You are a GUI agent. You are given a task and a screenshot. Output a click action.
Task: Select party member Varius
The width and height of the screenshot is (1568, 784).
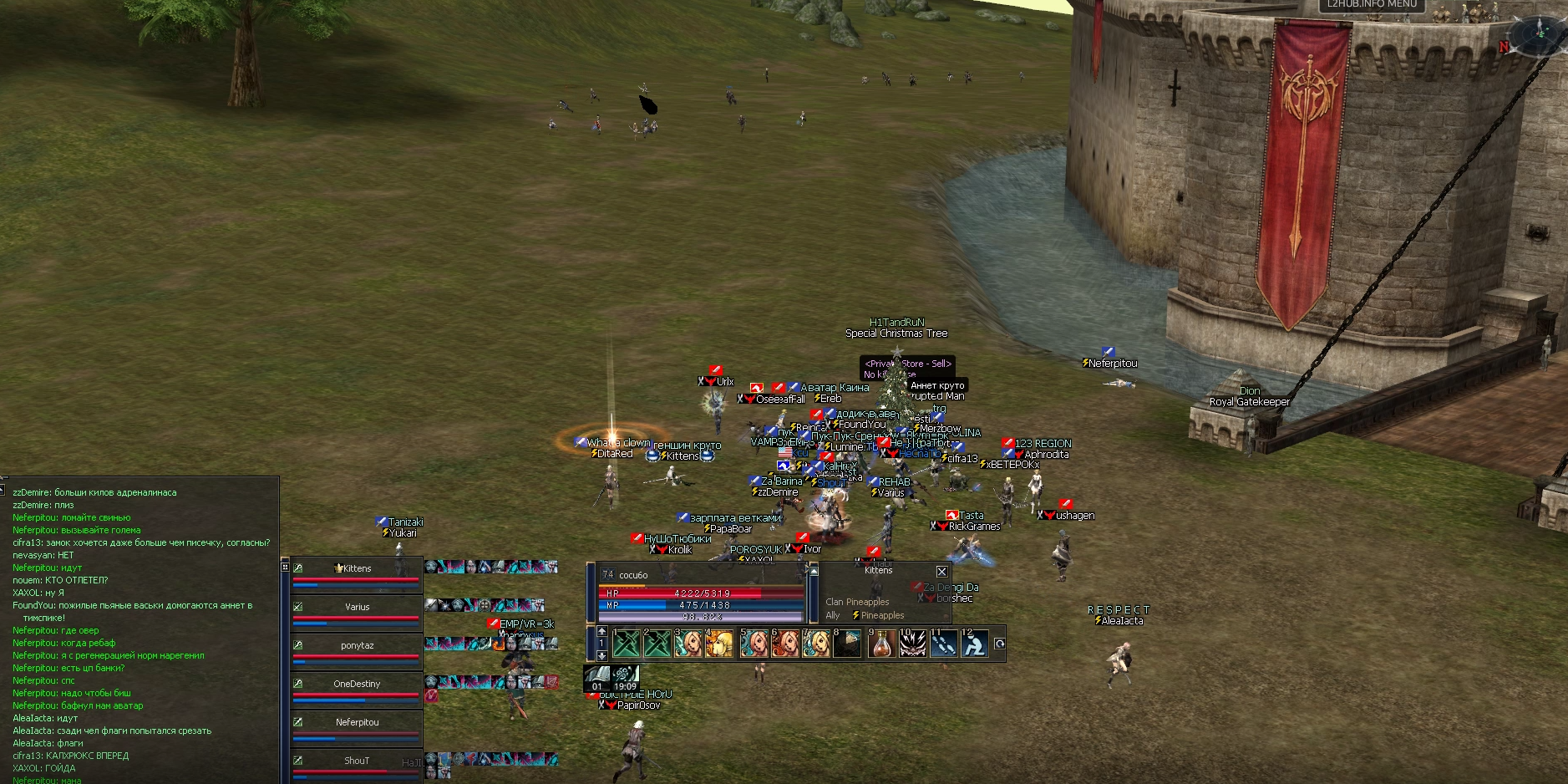357,608
